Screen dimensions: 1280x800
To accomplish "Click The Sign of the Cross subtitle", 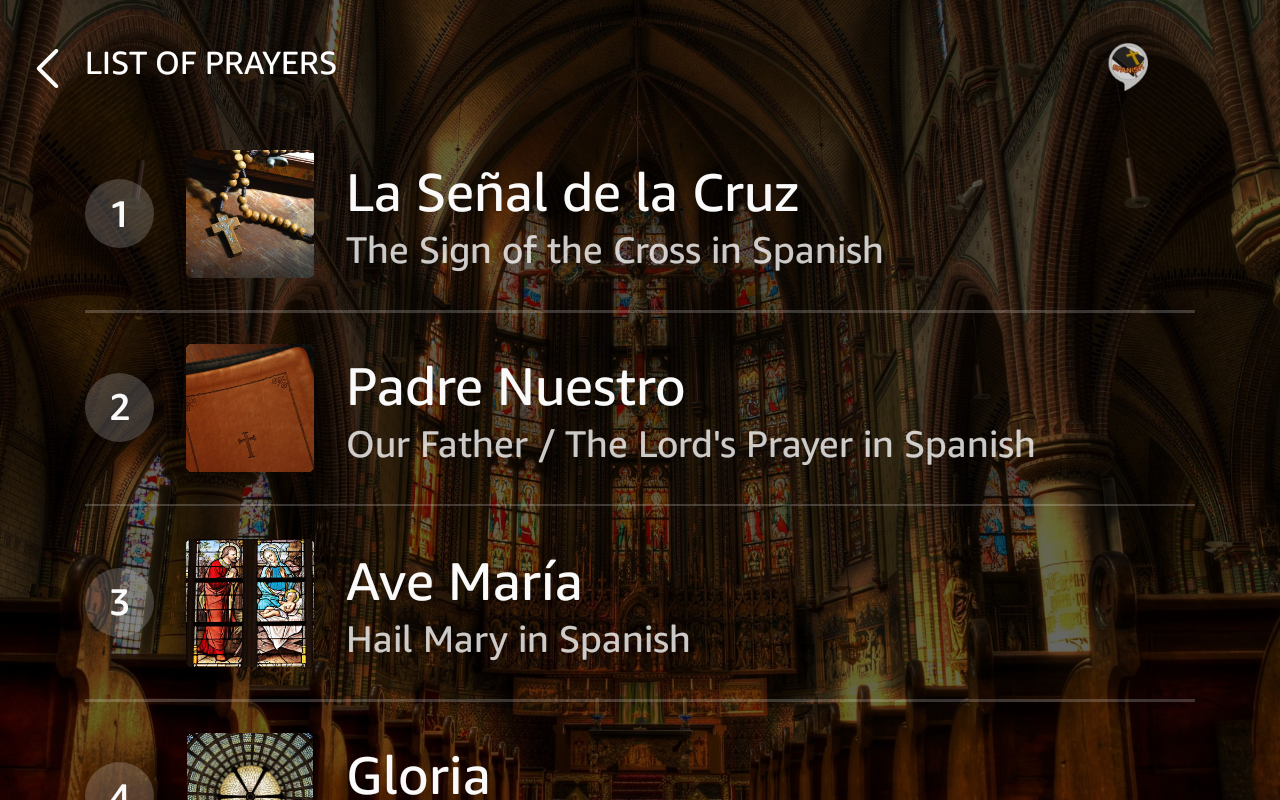I will tap(616, 250).
